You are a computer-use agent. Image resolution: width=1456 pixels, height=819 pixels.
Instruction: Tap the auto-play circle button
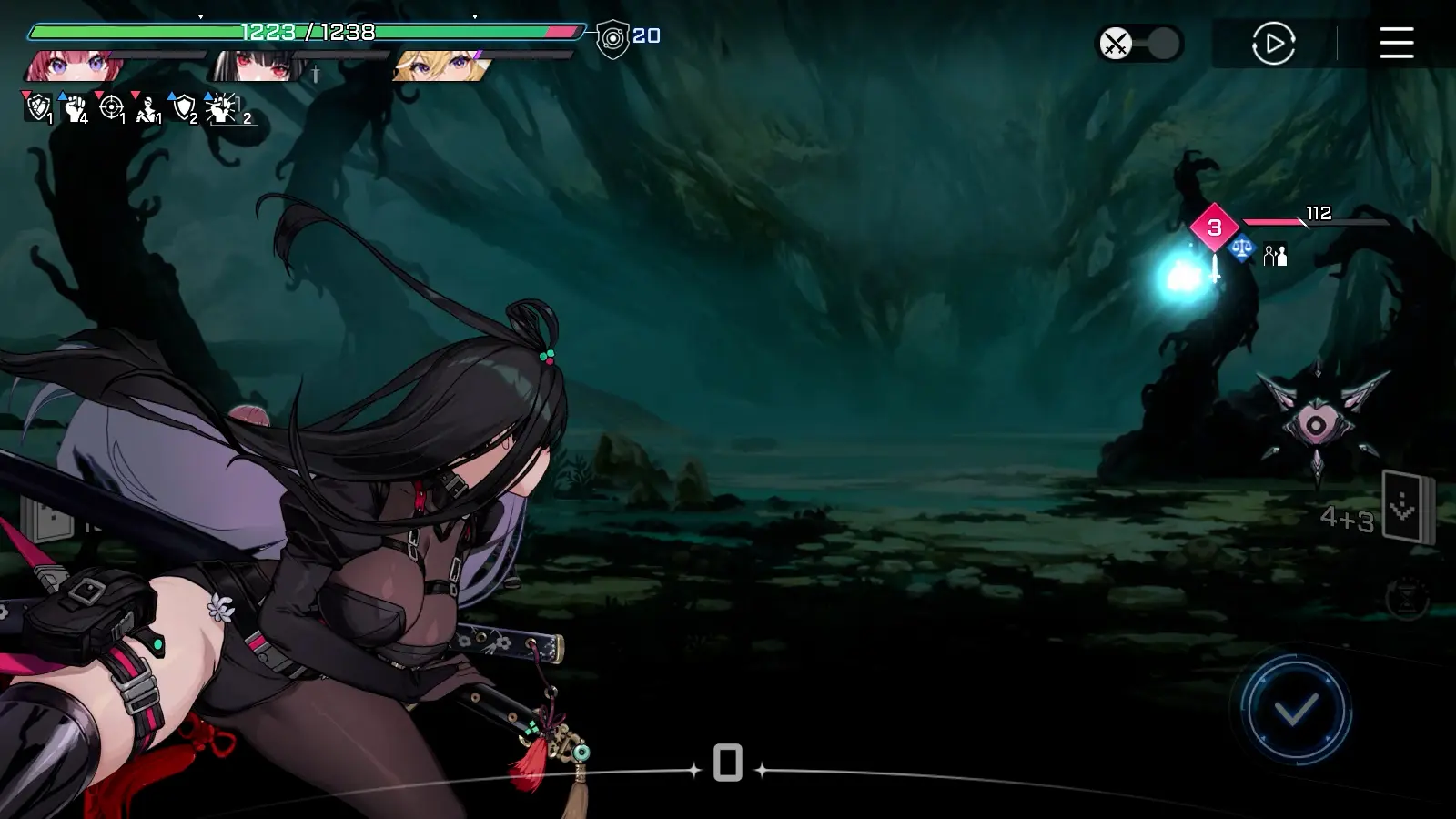click(x=1273, y=43)
